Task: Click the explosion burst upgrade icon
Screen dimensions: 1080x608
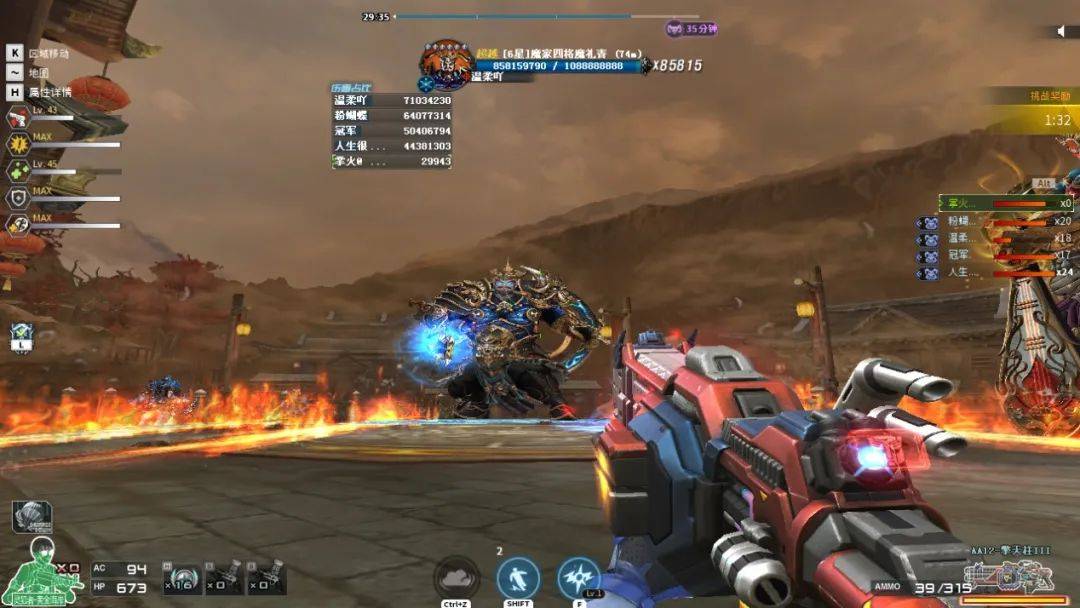Action: [x=17, y=144]
